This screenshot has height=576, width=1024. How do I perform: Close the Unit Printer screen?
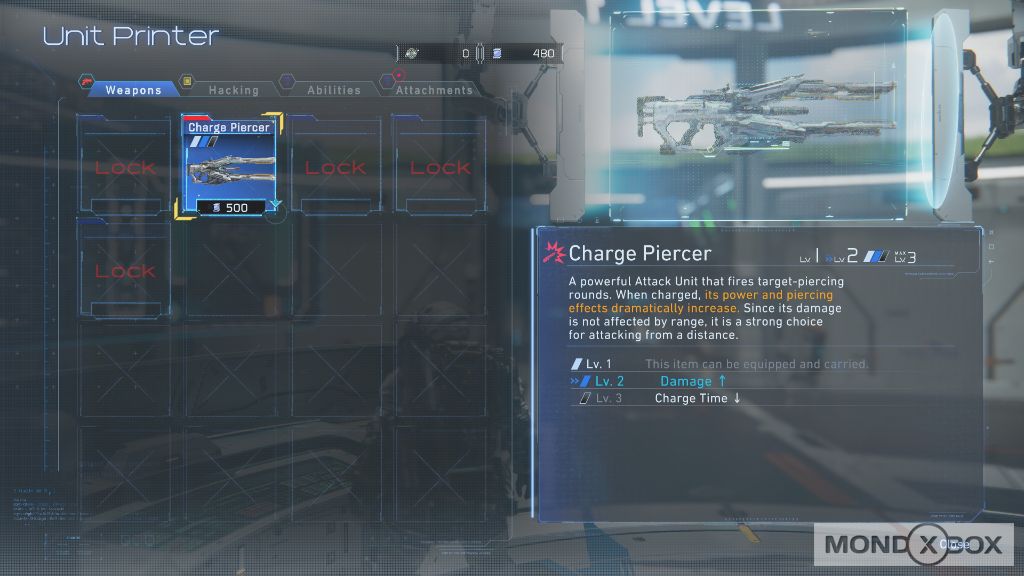[953, 544]
